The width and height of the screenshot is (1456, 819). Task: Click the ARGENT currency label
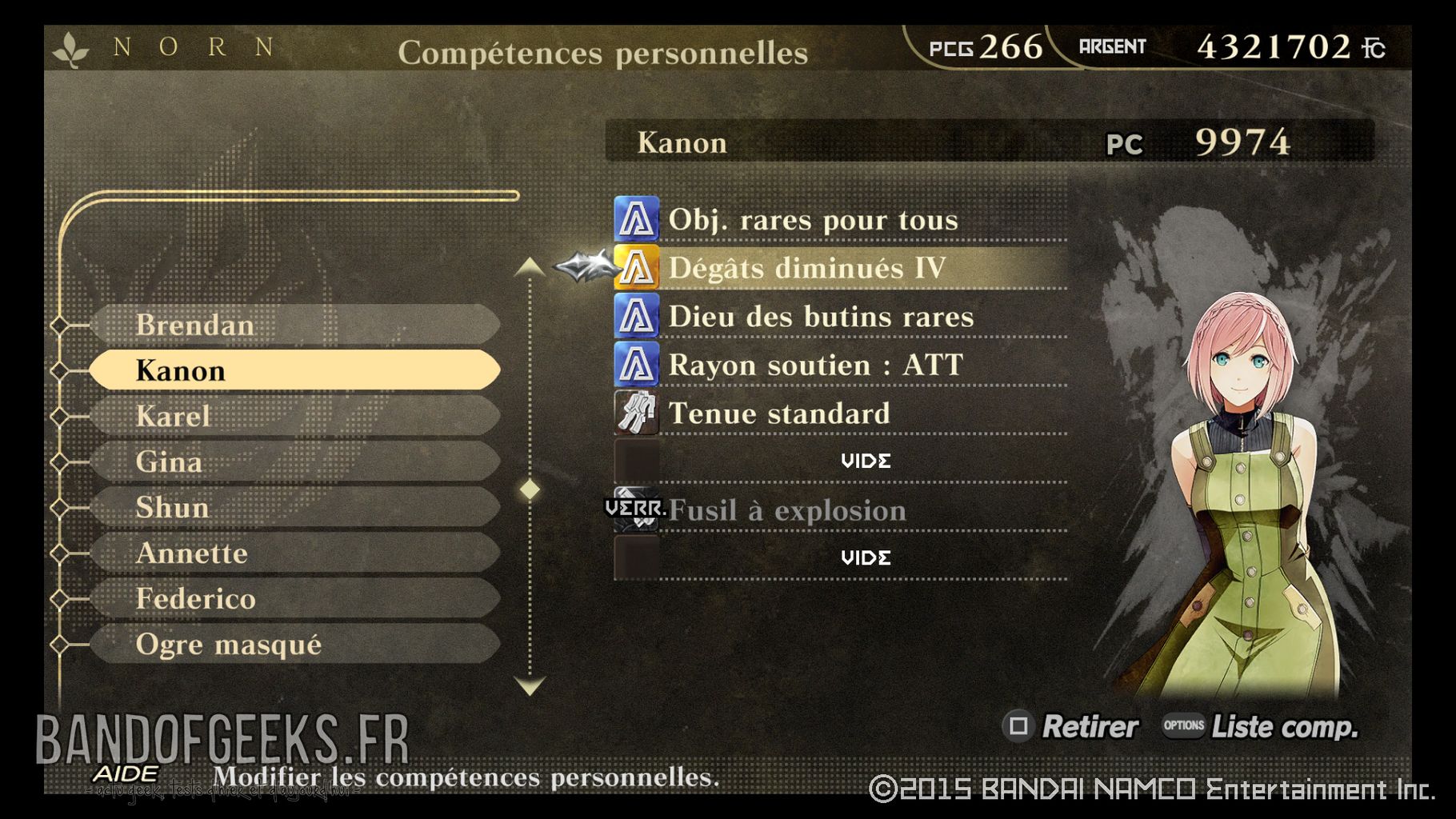[1112, 46]
